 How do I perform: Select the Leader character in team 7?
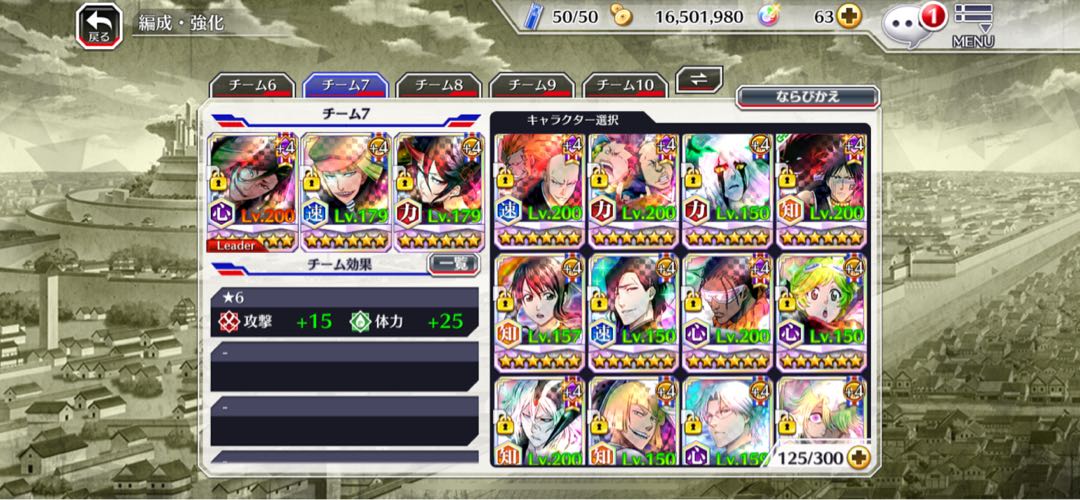tap(252, 190)
